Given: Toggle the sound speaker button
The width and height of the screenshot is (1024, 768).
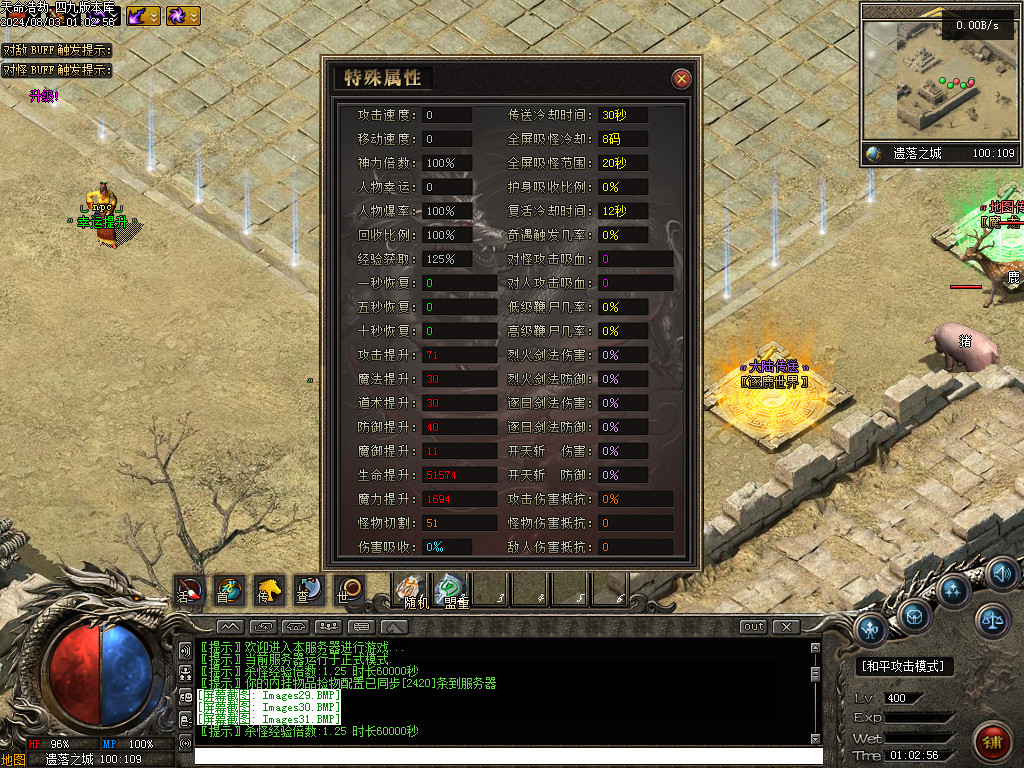Looking at the screenshot, I should (1001, 574).
